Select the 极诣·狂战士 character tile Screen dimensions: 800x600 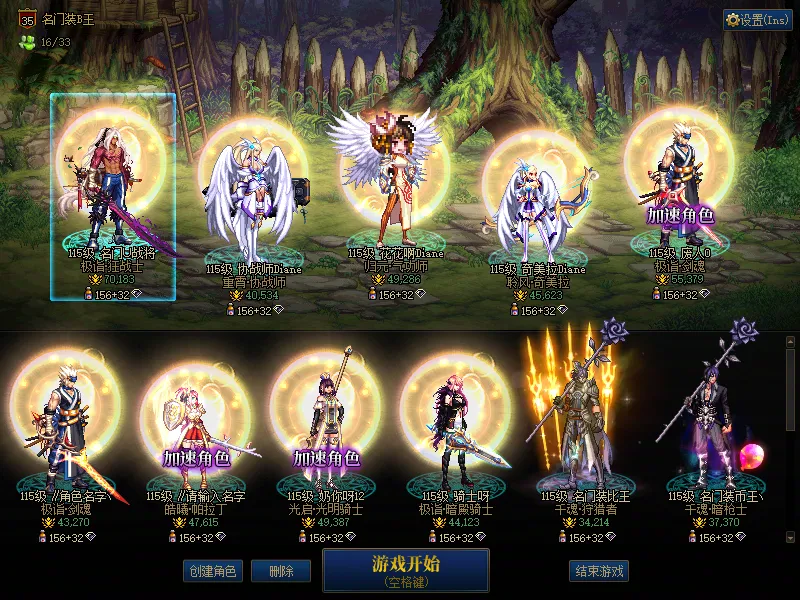click(113, 197)
